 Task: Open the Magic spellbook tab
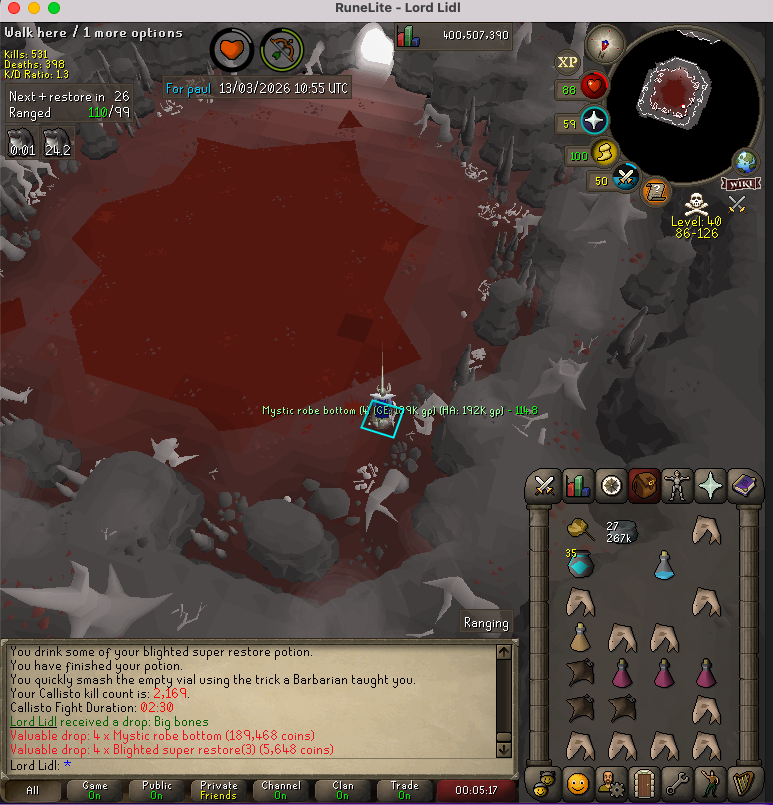744,486
